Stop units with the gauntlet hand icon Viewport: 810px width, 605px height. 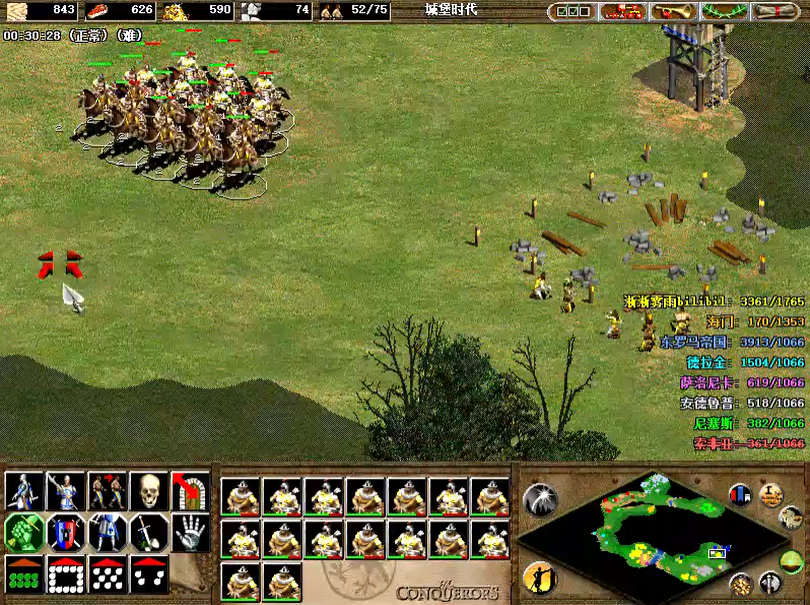click(190, 533)
